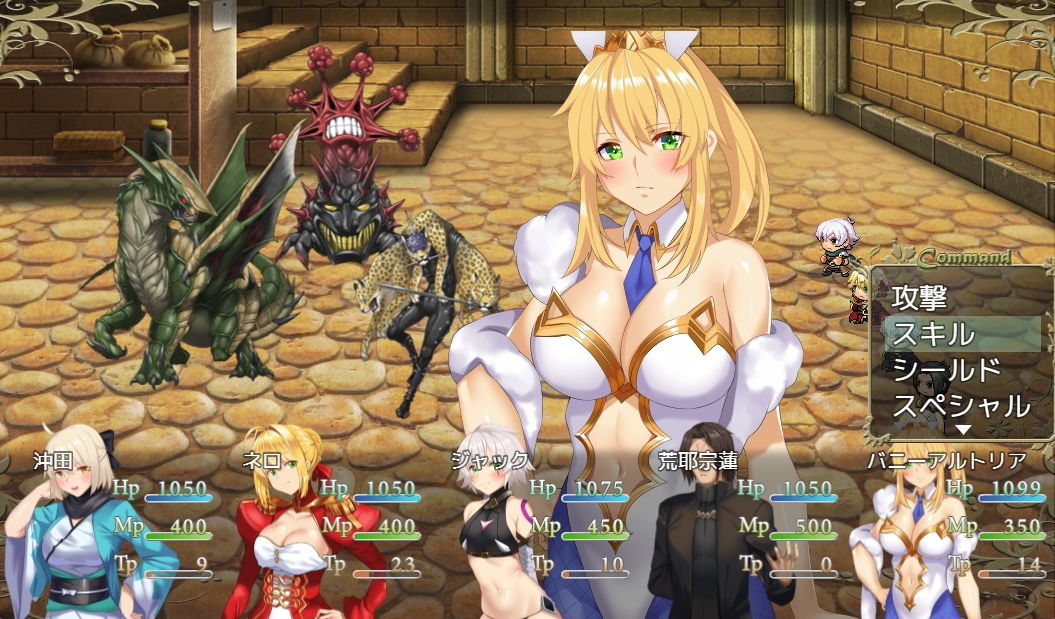Pick the シールド command
1055x619 pixels.
pos(946,370)
